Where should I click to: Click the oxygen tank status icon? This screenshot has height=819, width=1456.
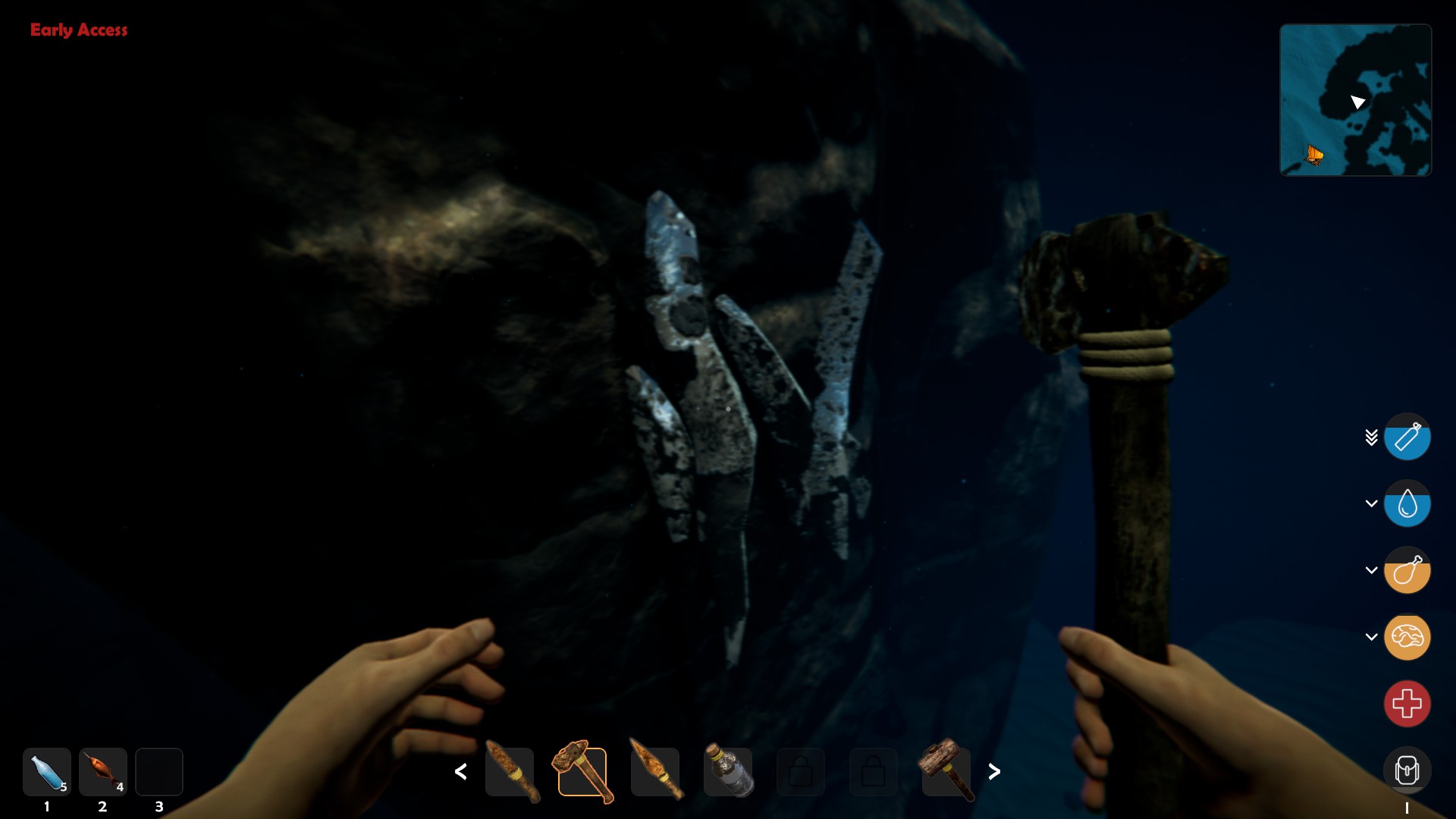(1407, 437)
